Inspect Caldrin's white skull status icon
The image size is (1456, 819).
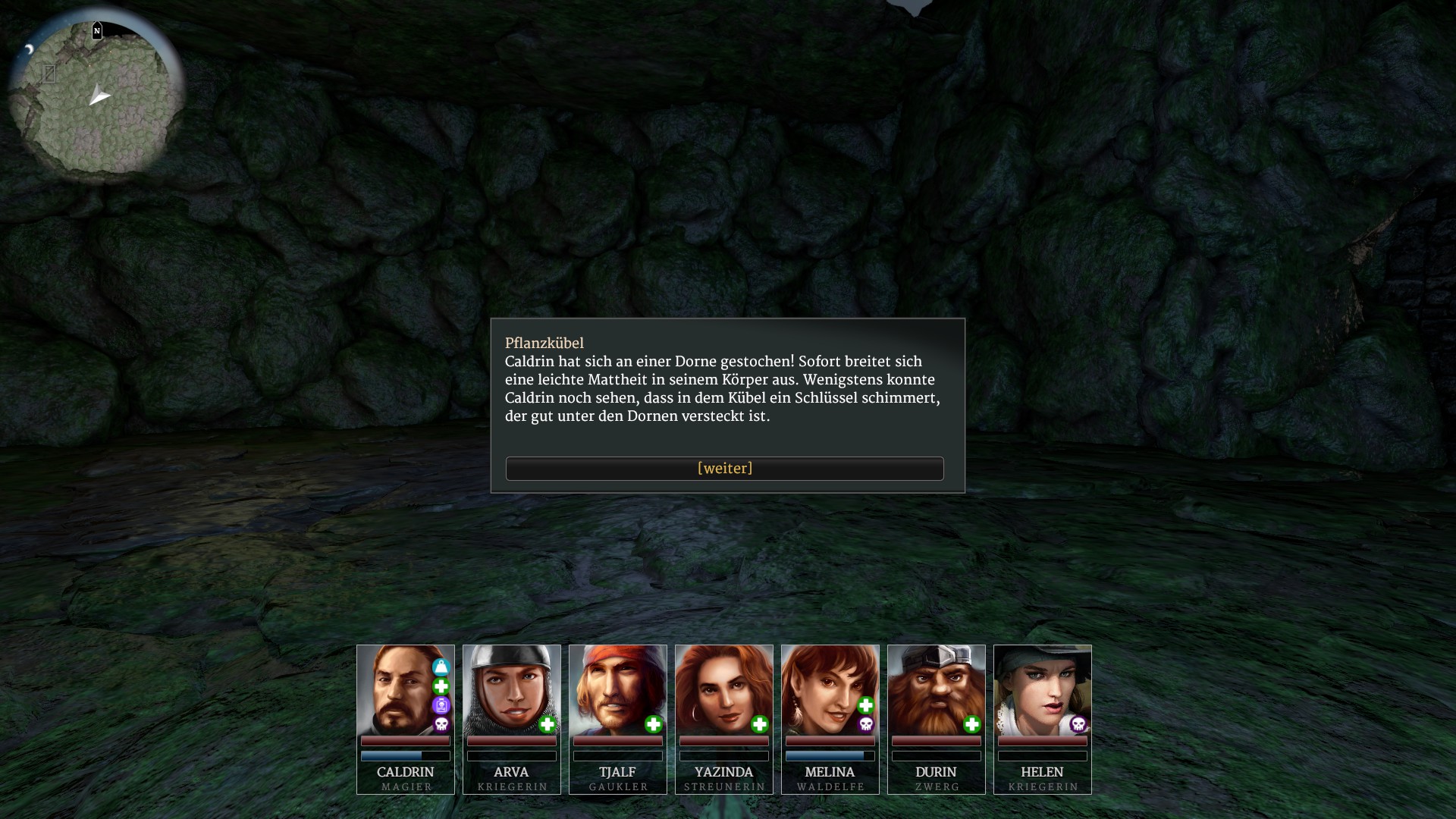pyautogui.click(x=441, y=725)
